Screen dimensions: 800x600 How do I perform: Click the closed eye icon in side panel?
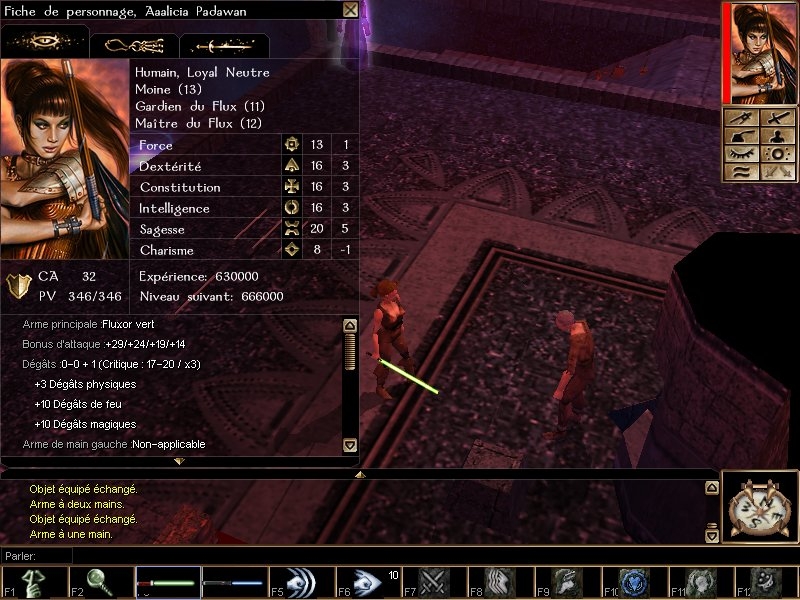(739, 154)
